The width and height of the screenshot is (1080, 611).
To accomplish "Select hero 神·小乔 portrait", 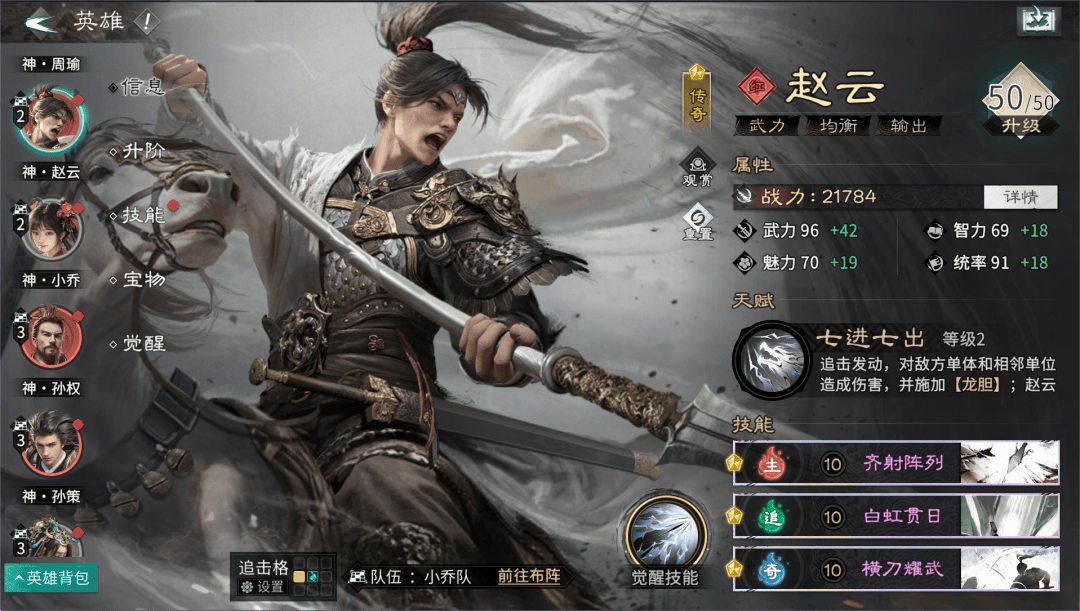I will point(50,228).
